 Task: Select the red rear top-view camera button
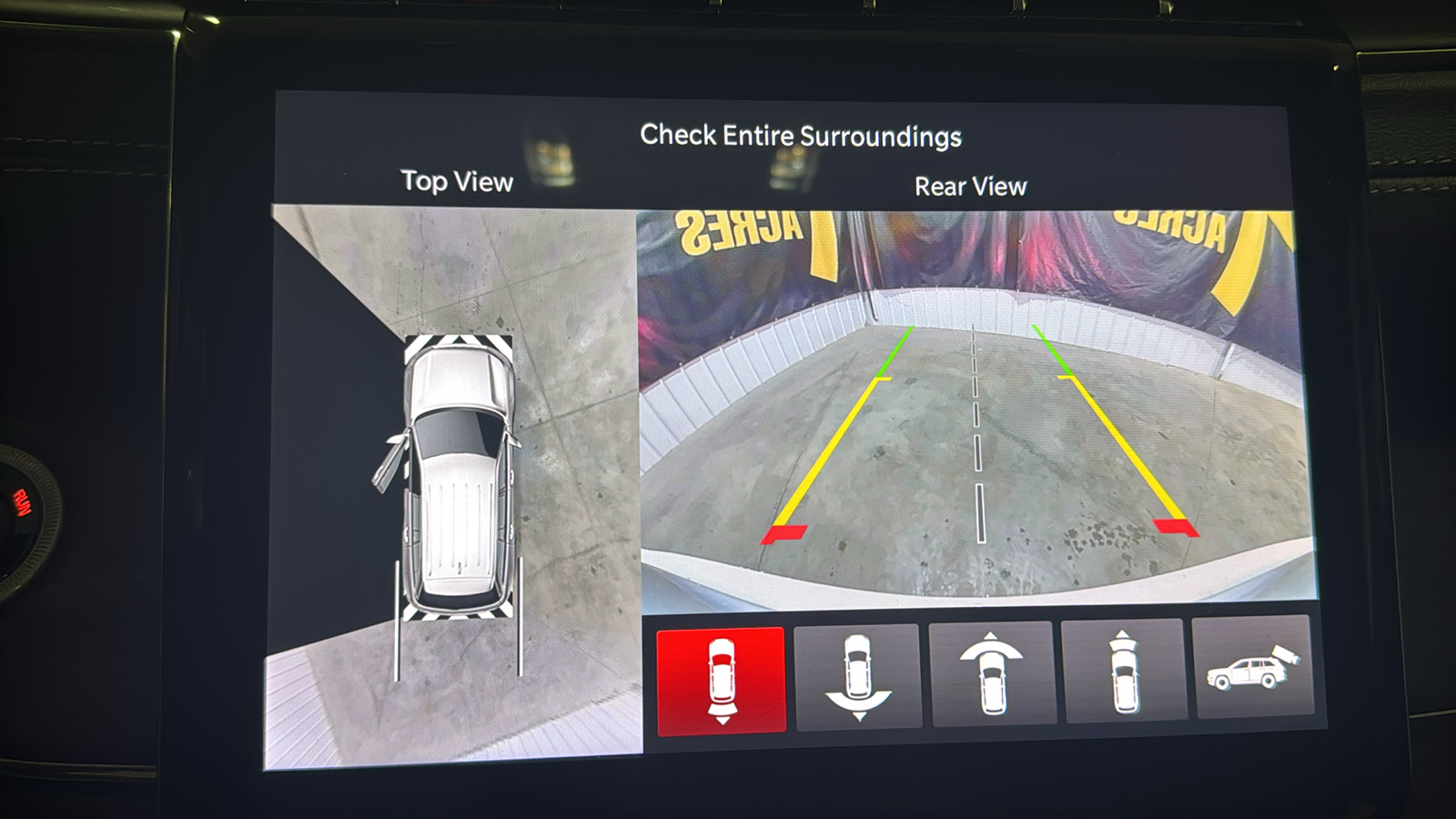point(721,679)
